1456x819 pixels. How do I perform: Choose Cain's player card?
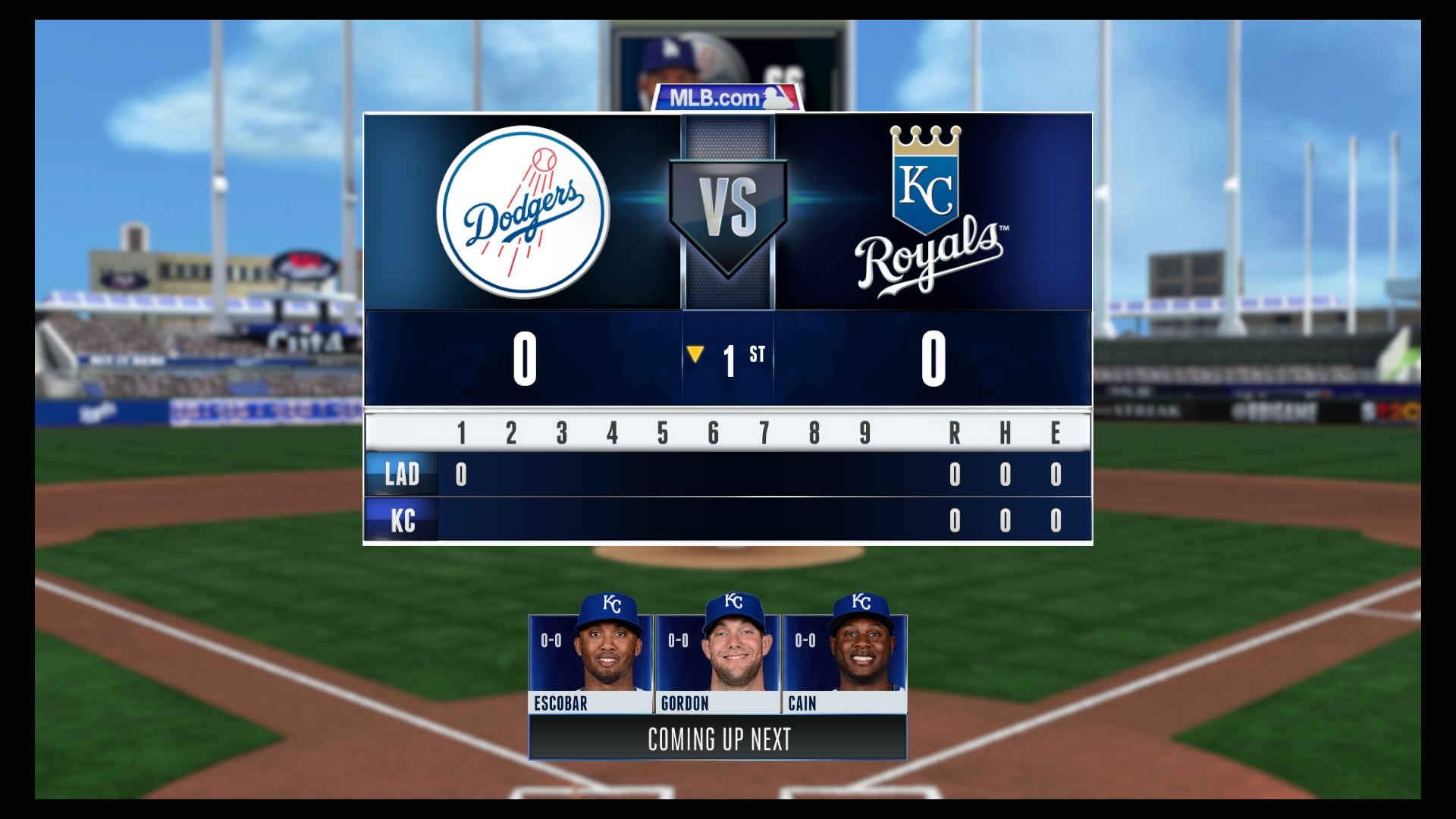click(844, 662)
